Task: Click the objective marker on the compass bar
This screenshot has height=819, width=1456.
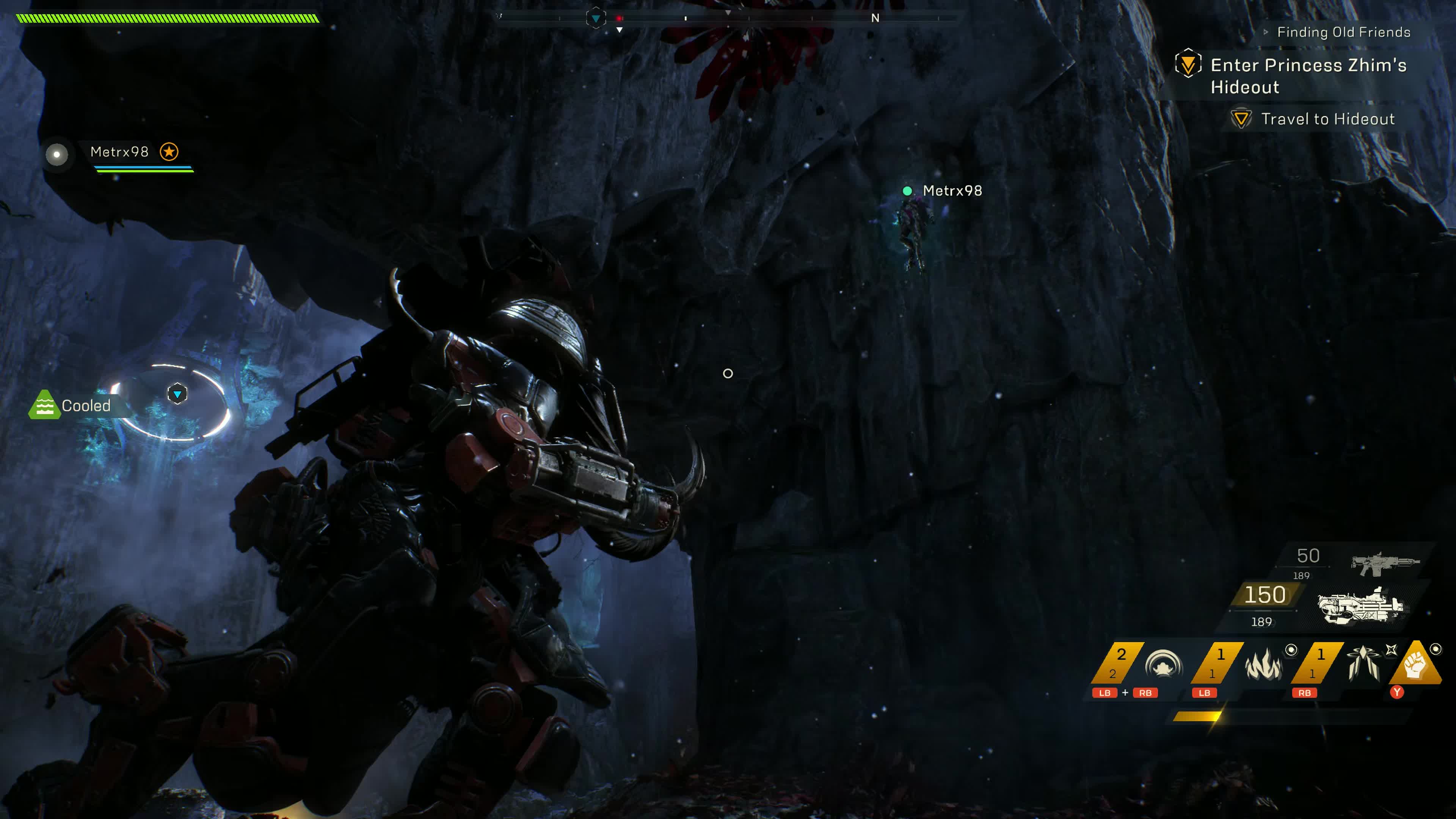Action: pyautogui.click(x=596, y=19)
